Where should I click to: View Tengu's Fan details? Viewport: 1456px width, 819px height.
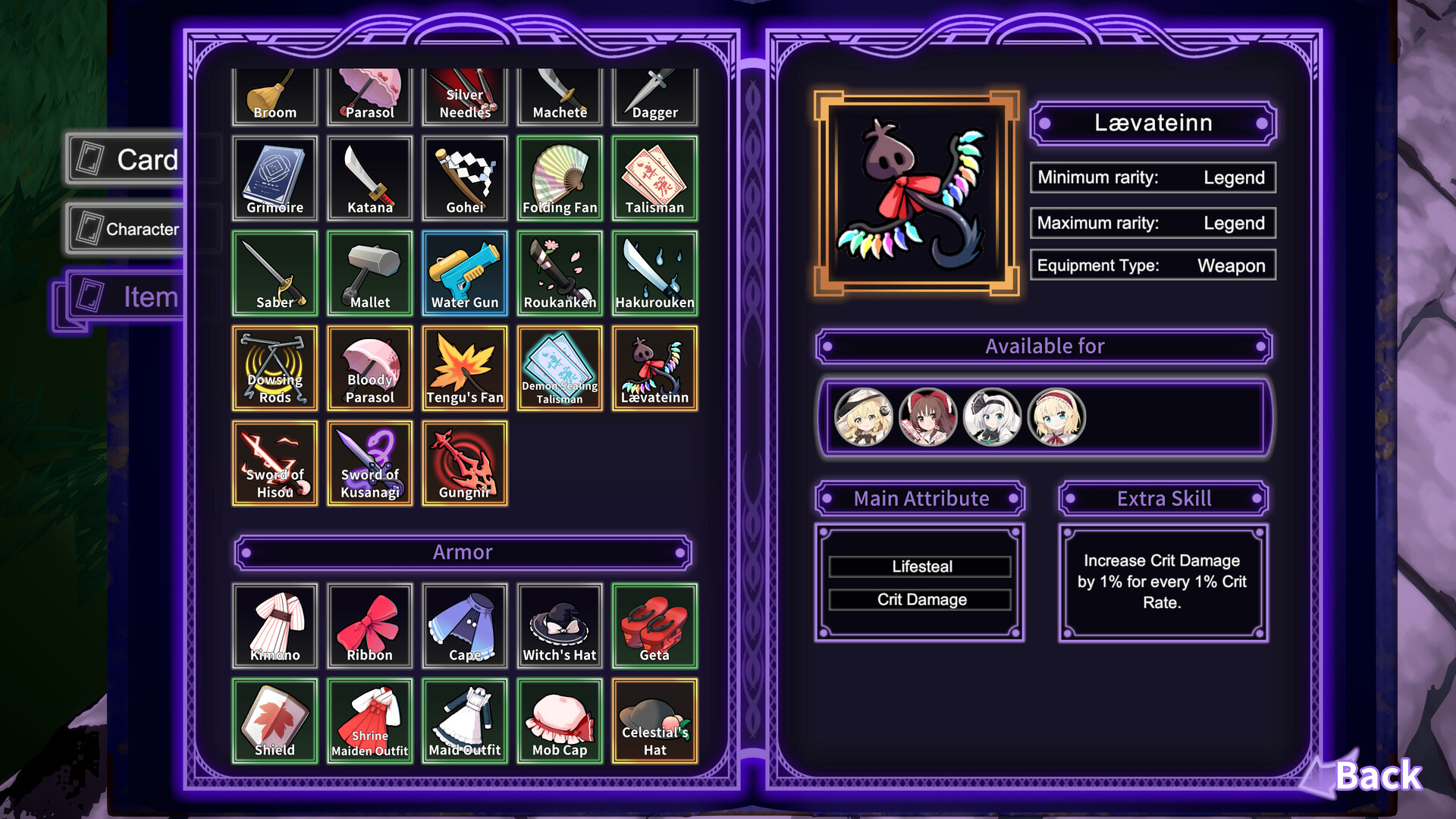[464, 368]
